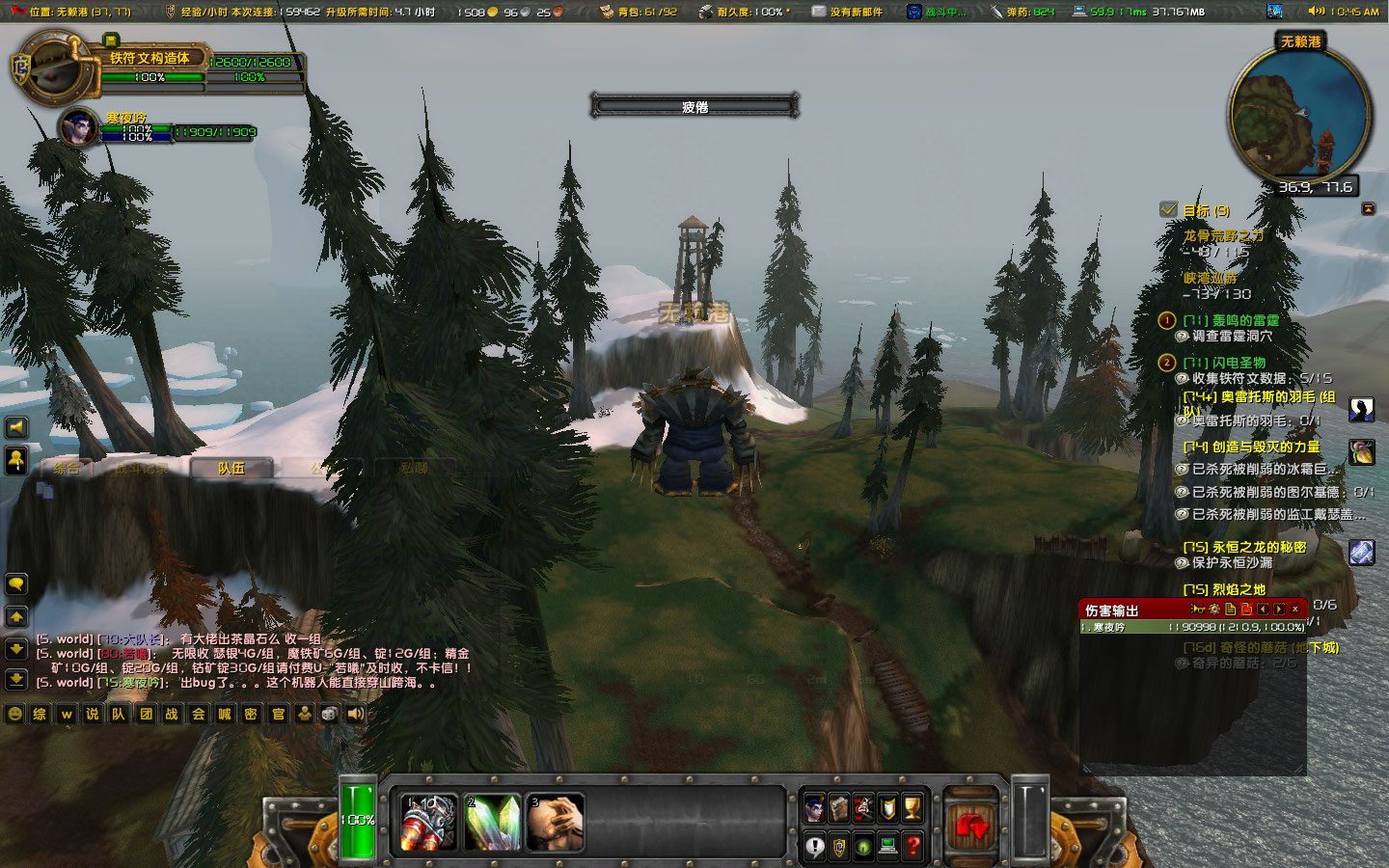The image size is (1389, 868).
Task: Collapse the objective tracker with minimize button
Action: pos(1368,208)
